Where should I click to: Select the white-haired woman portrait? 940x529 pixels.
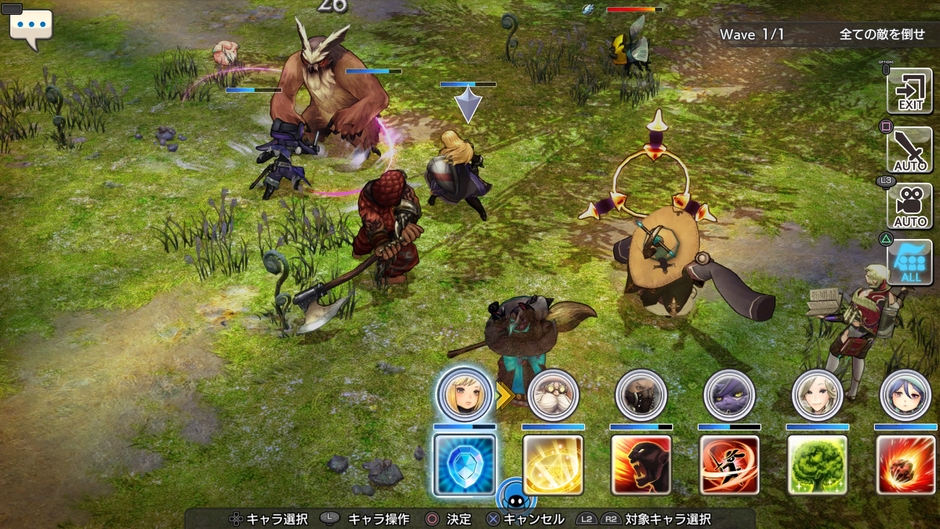[817, 394]
